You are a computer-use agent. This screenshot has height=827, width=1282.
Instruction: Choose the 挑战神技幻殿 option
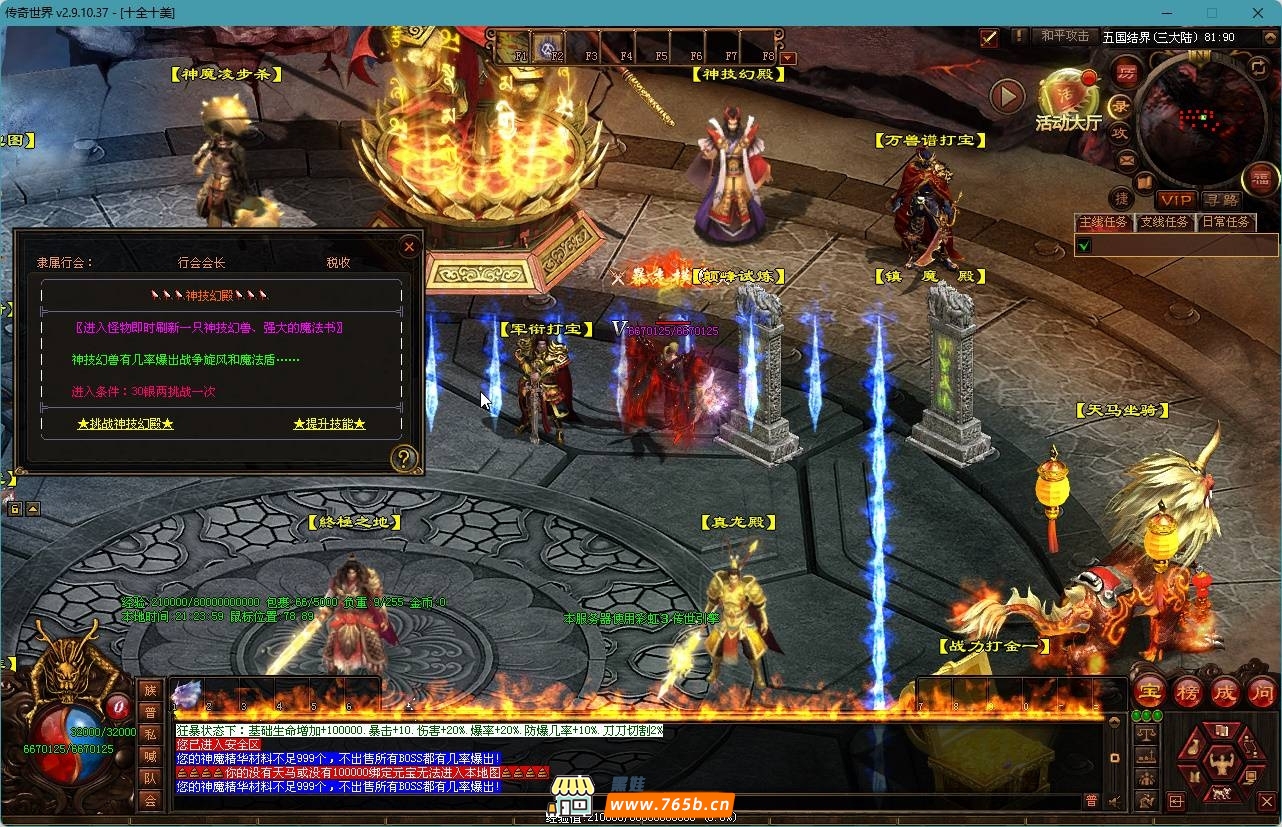[x=125, y=424]
